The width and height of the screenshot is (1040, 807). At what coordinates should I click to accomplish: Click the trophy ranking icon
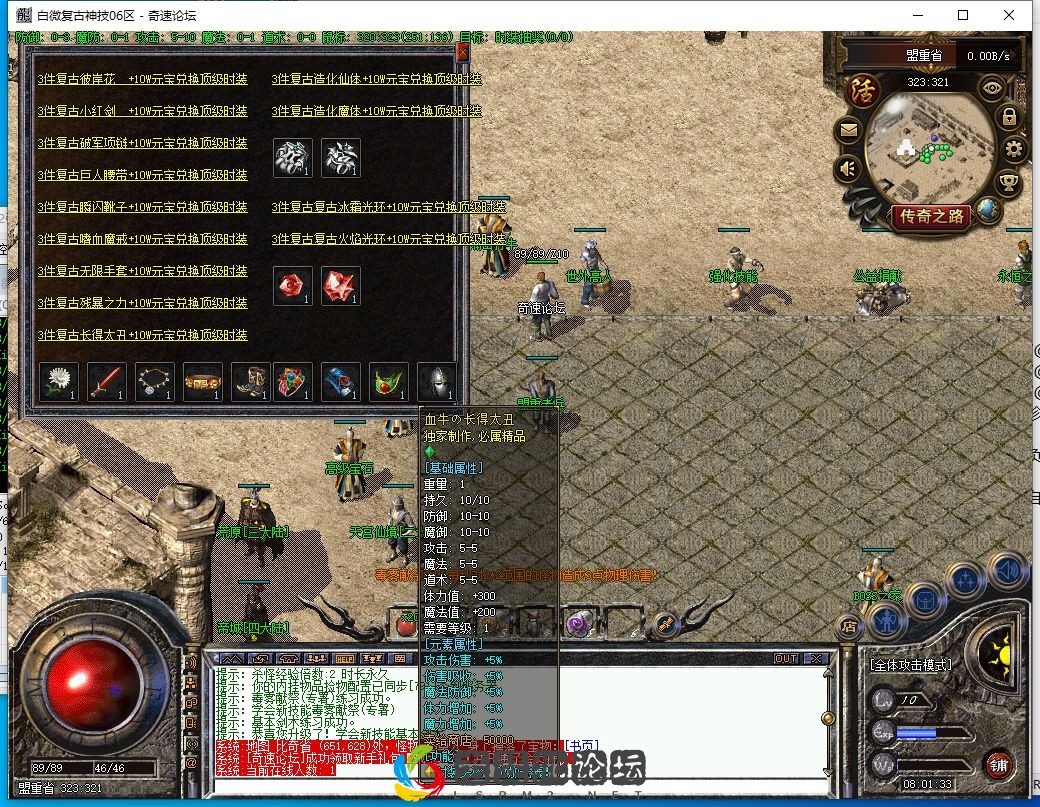pos(1008,183)
